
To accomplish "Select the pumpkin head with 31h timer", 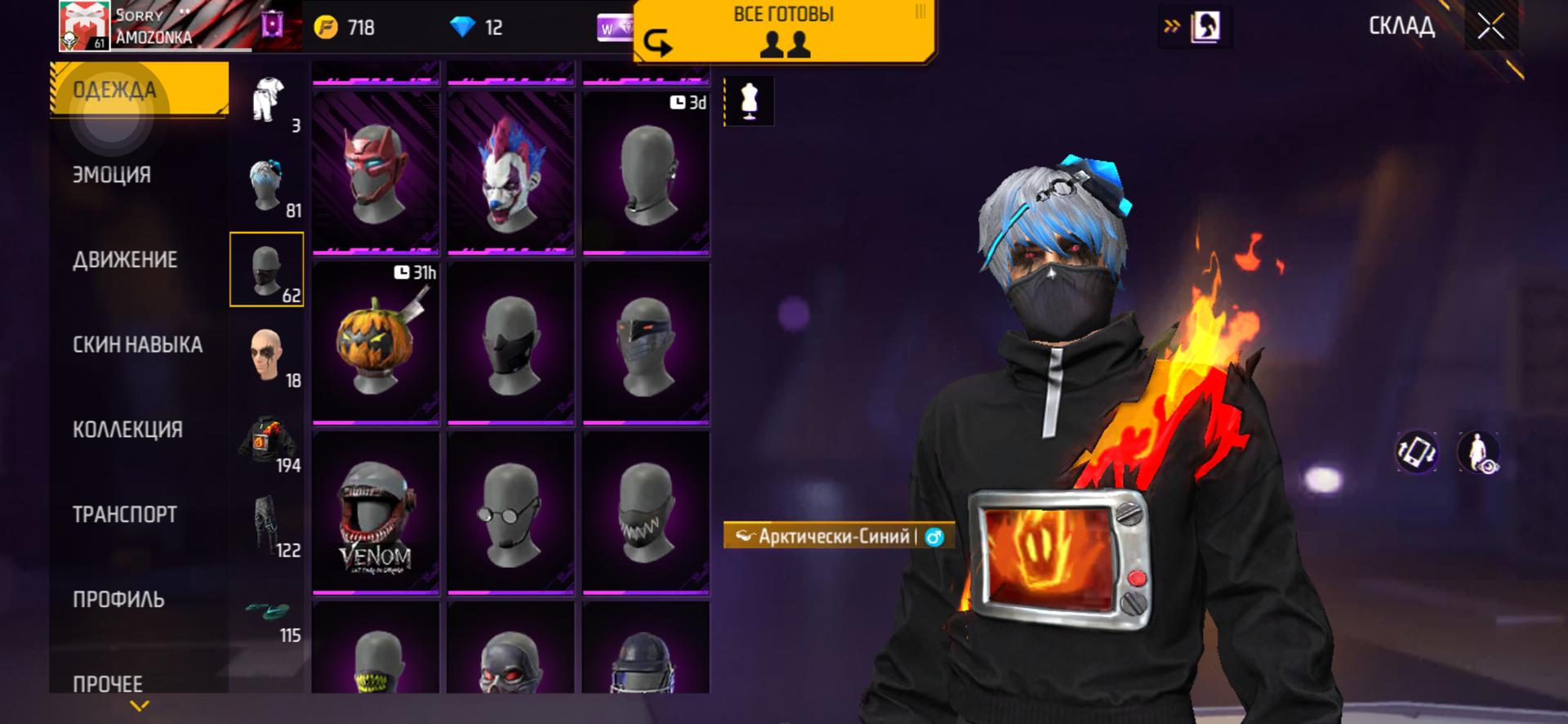I will tap(376, 343).
